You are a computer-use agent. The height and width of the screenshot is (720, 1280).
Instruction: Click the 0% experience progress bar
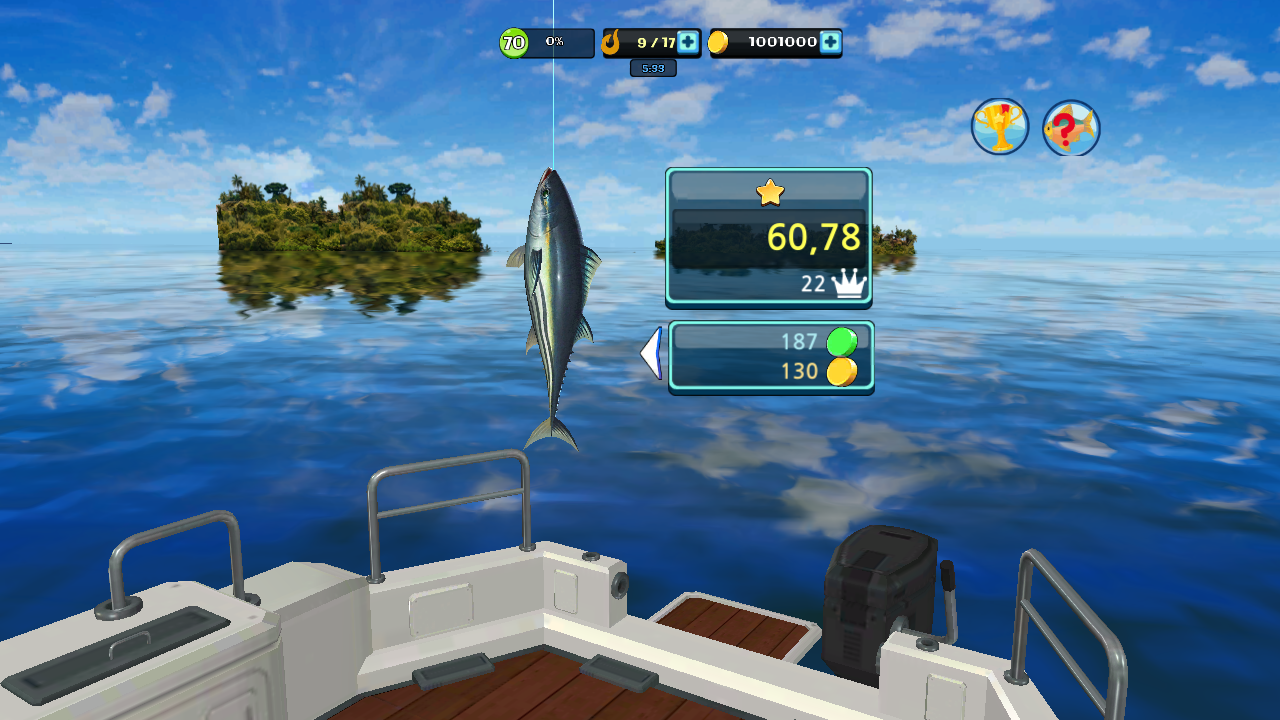tap(554, 42)
